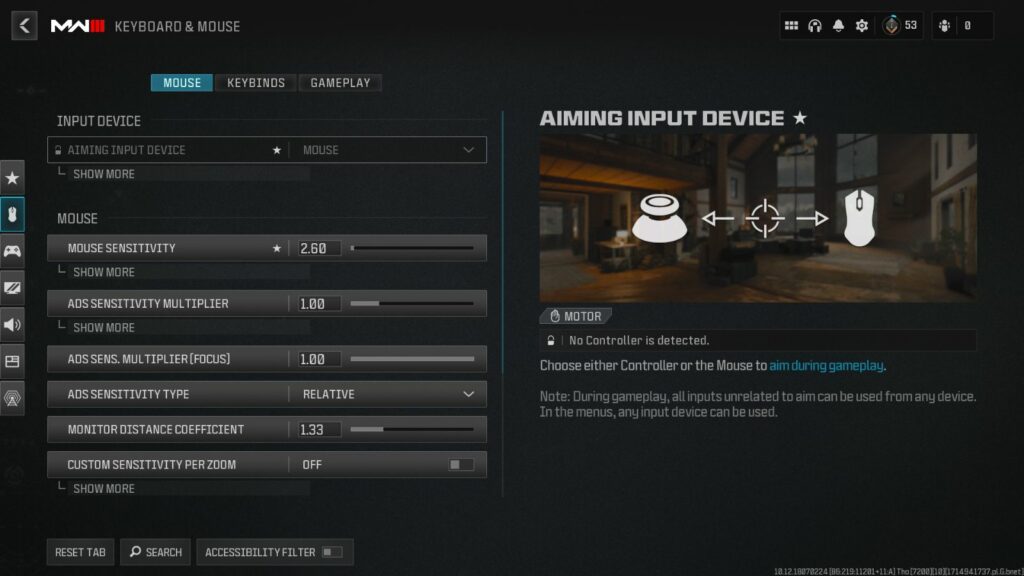The image size is (1024, 576).
Task: Switch to the Keybinds tab
Action: pyautogui.click(x=256, y=83)
